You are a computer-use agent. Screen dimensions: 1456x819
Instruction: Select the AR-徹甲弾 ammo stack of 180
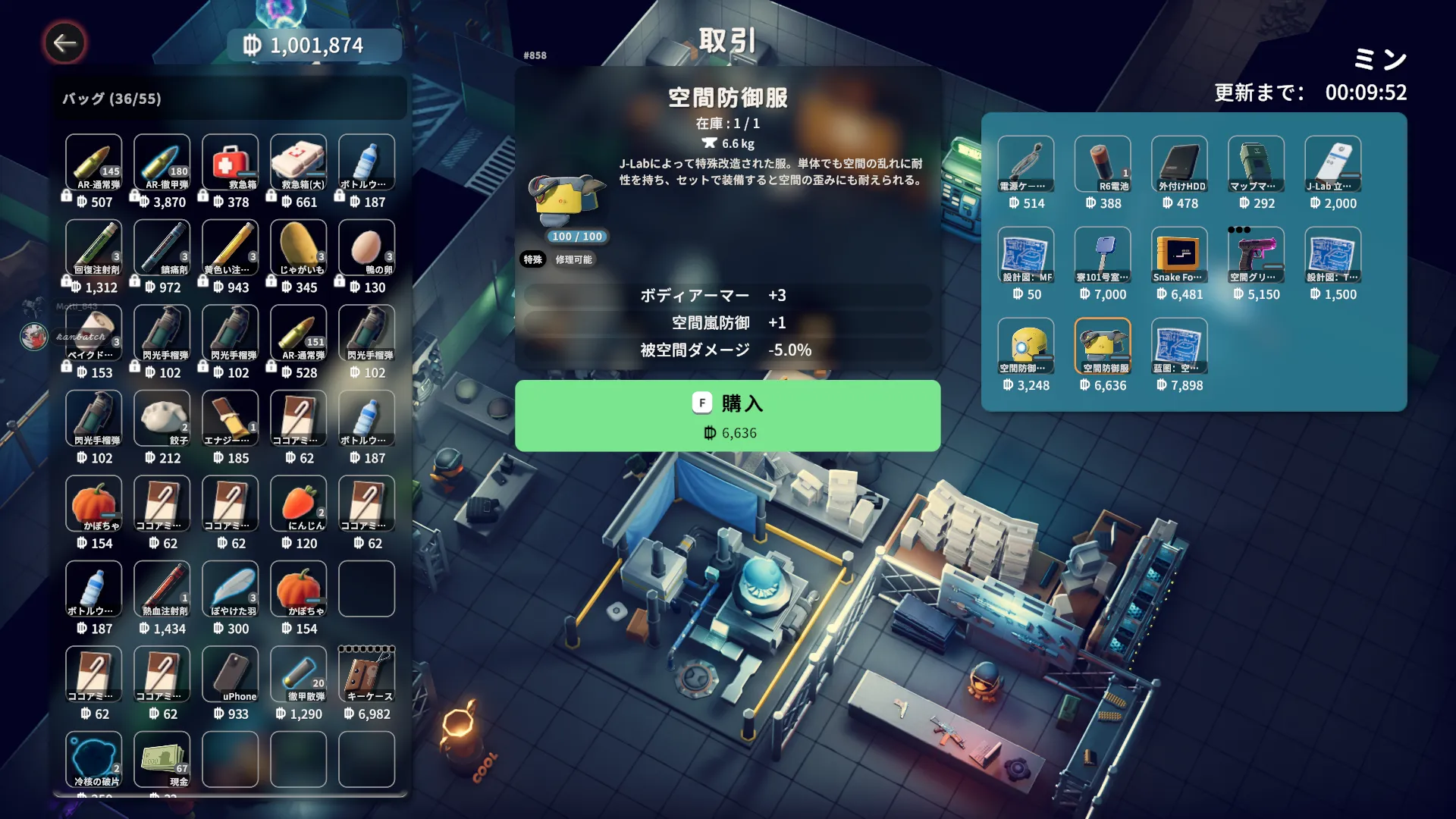click(x=162, y=162)
